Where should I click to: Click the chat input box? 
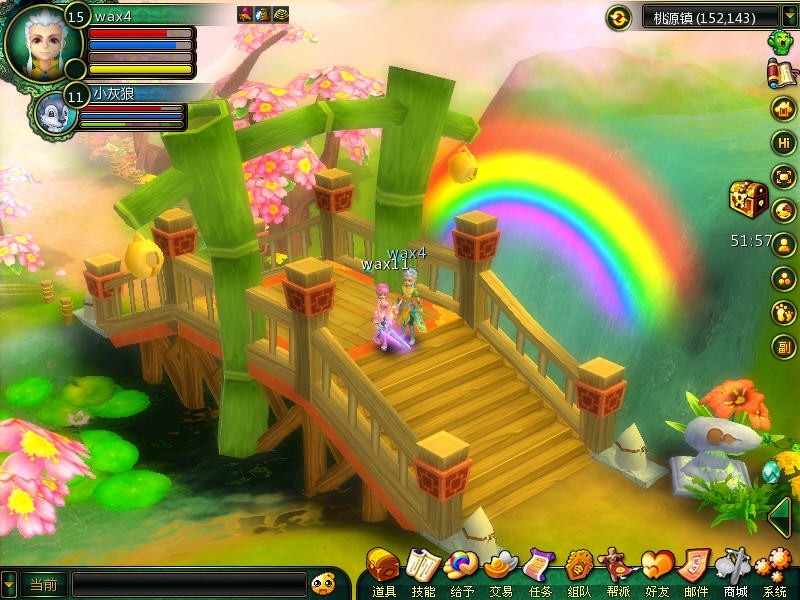189,584
